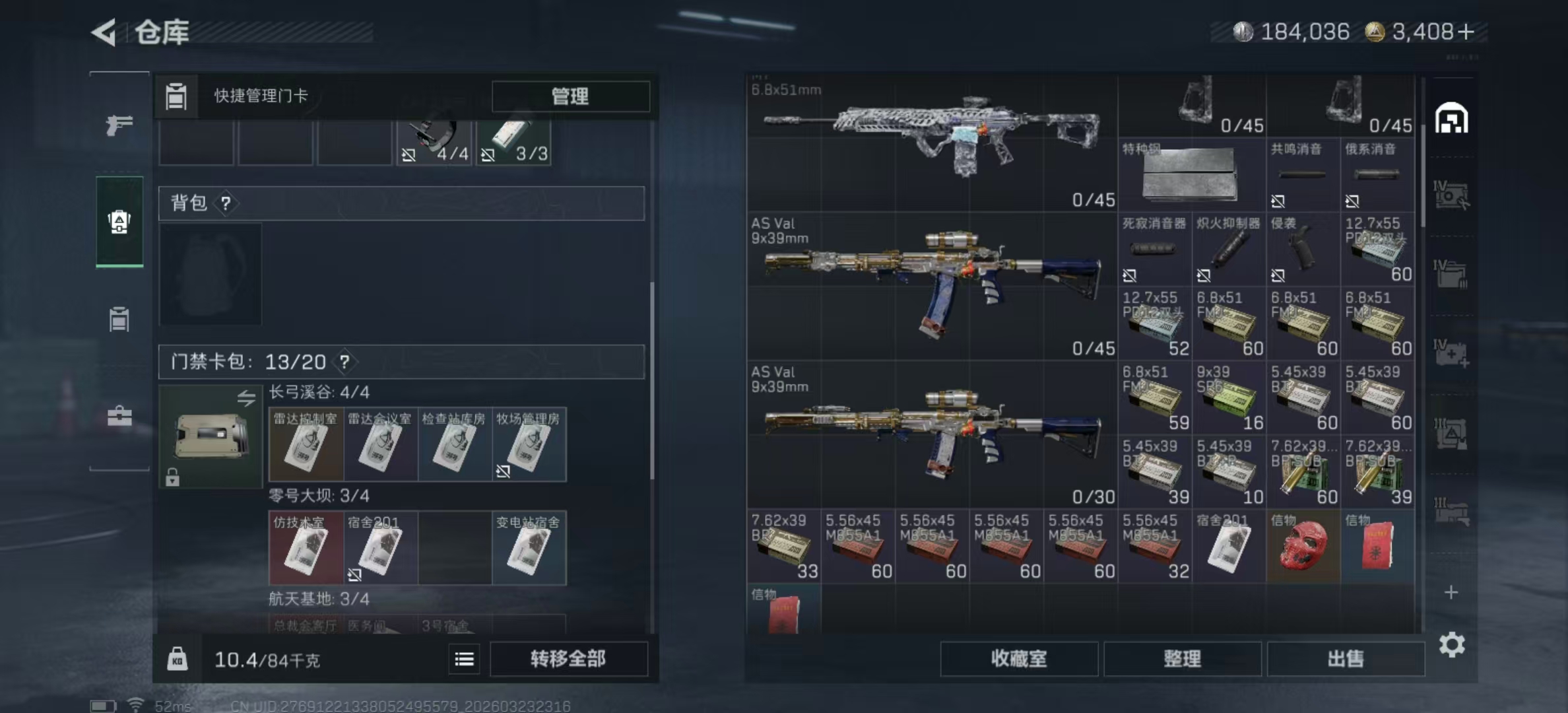Open the gear settings icon
The image size is (1568, 713).
(1451, 644)
